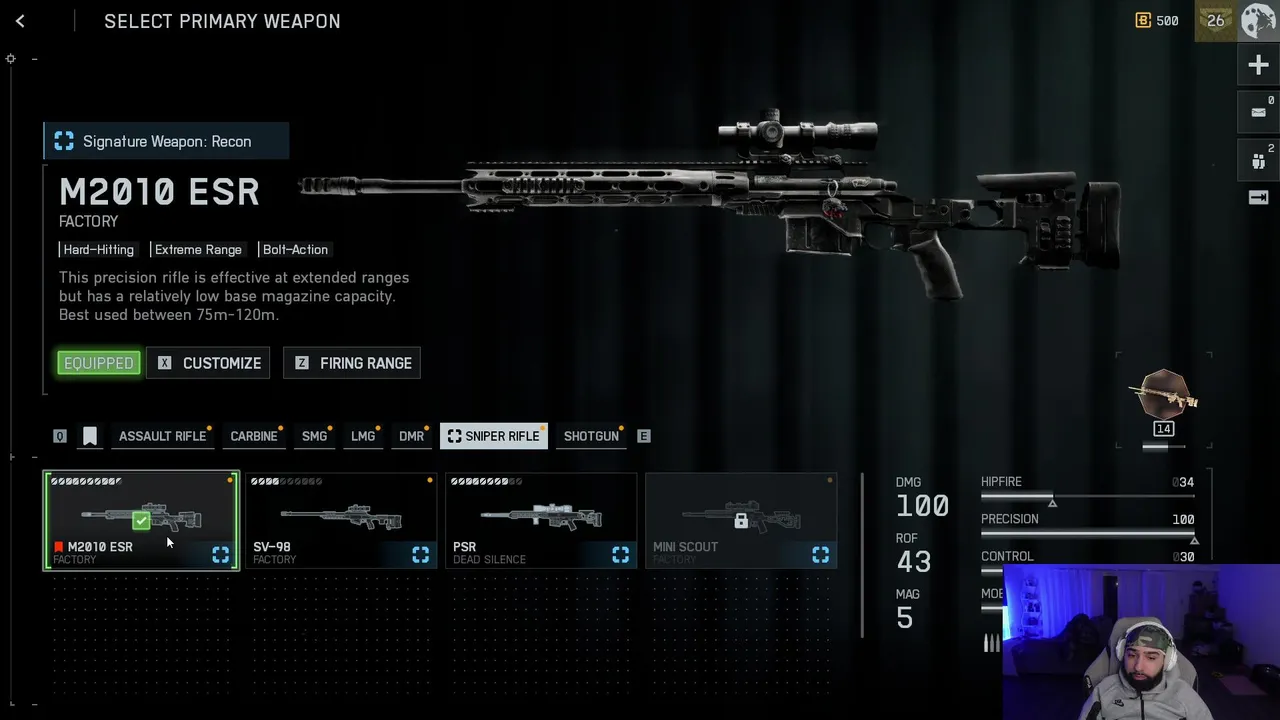Click the green Equipped button
Viewport: 1280px width, 720px height.
click(x=98, y=363)
